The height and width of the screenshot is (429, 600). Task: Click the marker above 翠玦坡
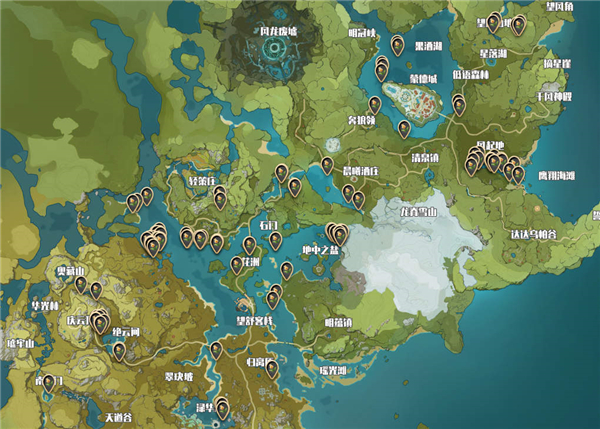coord(215,350)
